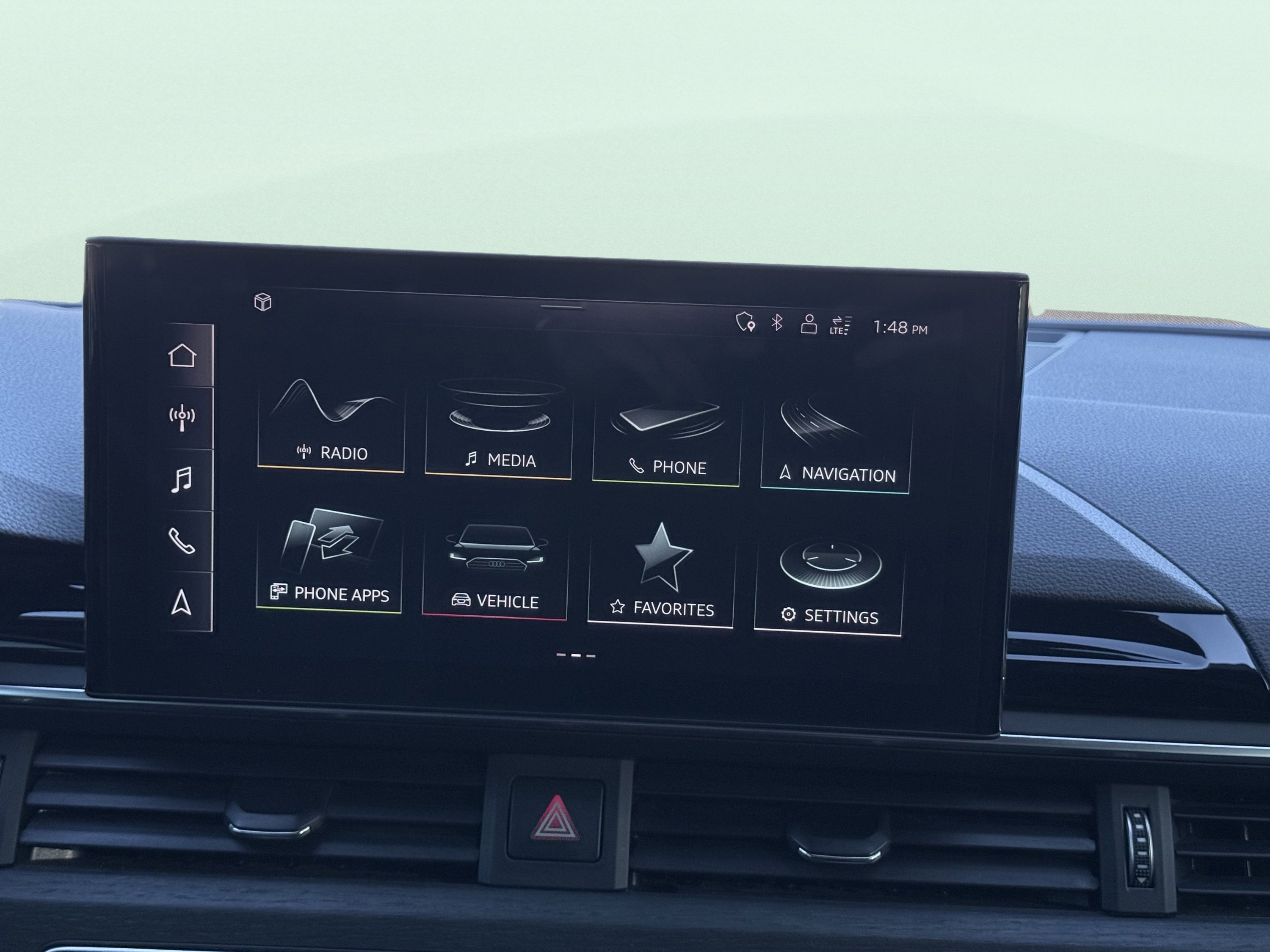
Task: Tap the LTE data connection icon
Action: pos(840,325)
